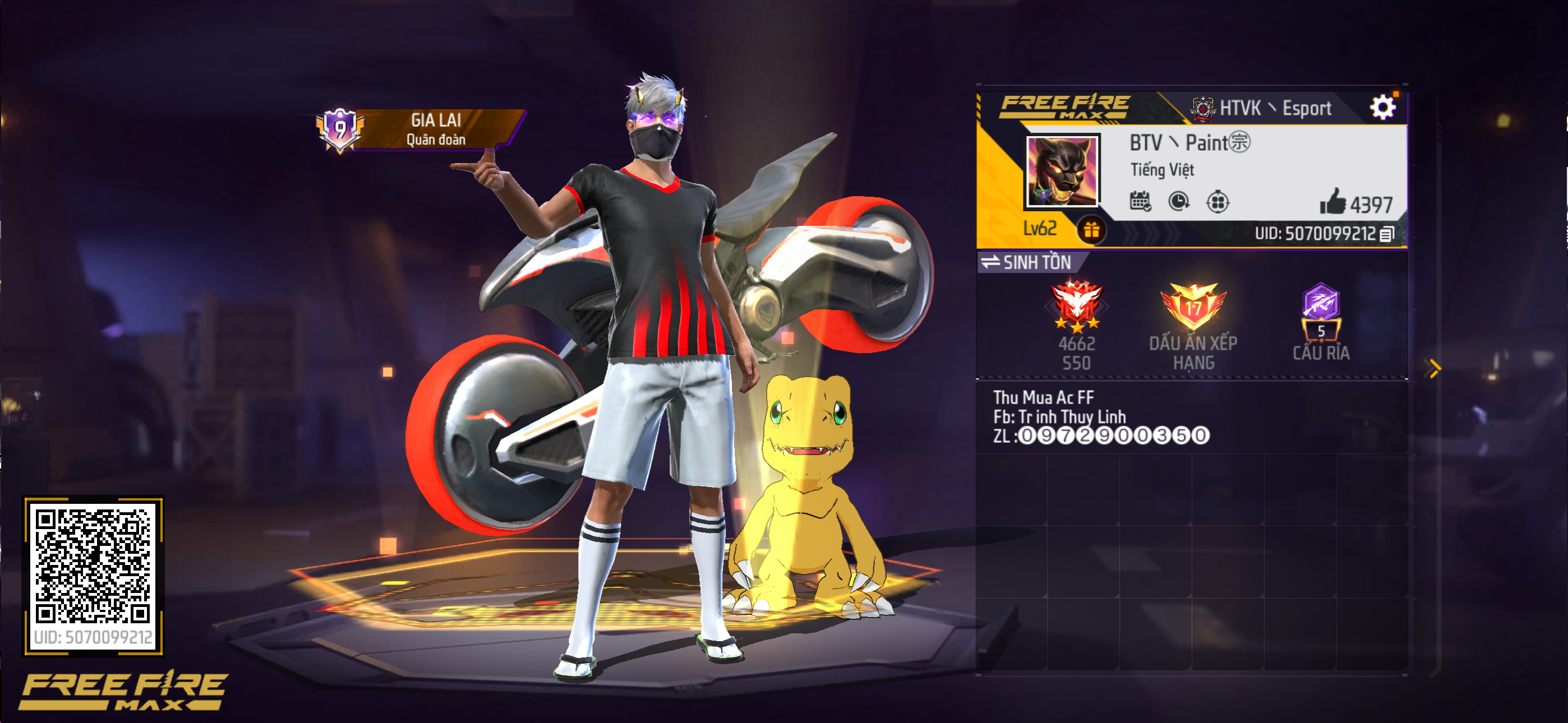
Task: Open DẤU ẤN XẾP HẠNG badge
Action: [x=1193, y=308]
